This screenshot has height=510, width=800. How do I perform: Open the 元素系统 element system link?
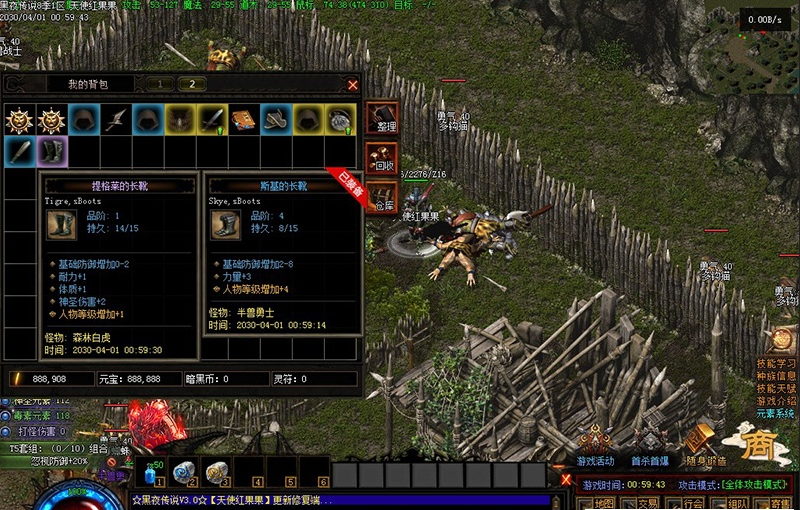(x=776, y=413)
